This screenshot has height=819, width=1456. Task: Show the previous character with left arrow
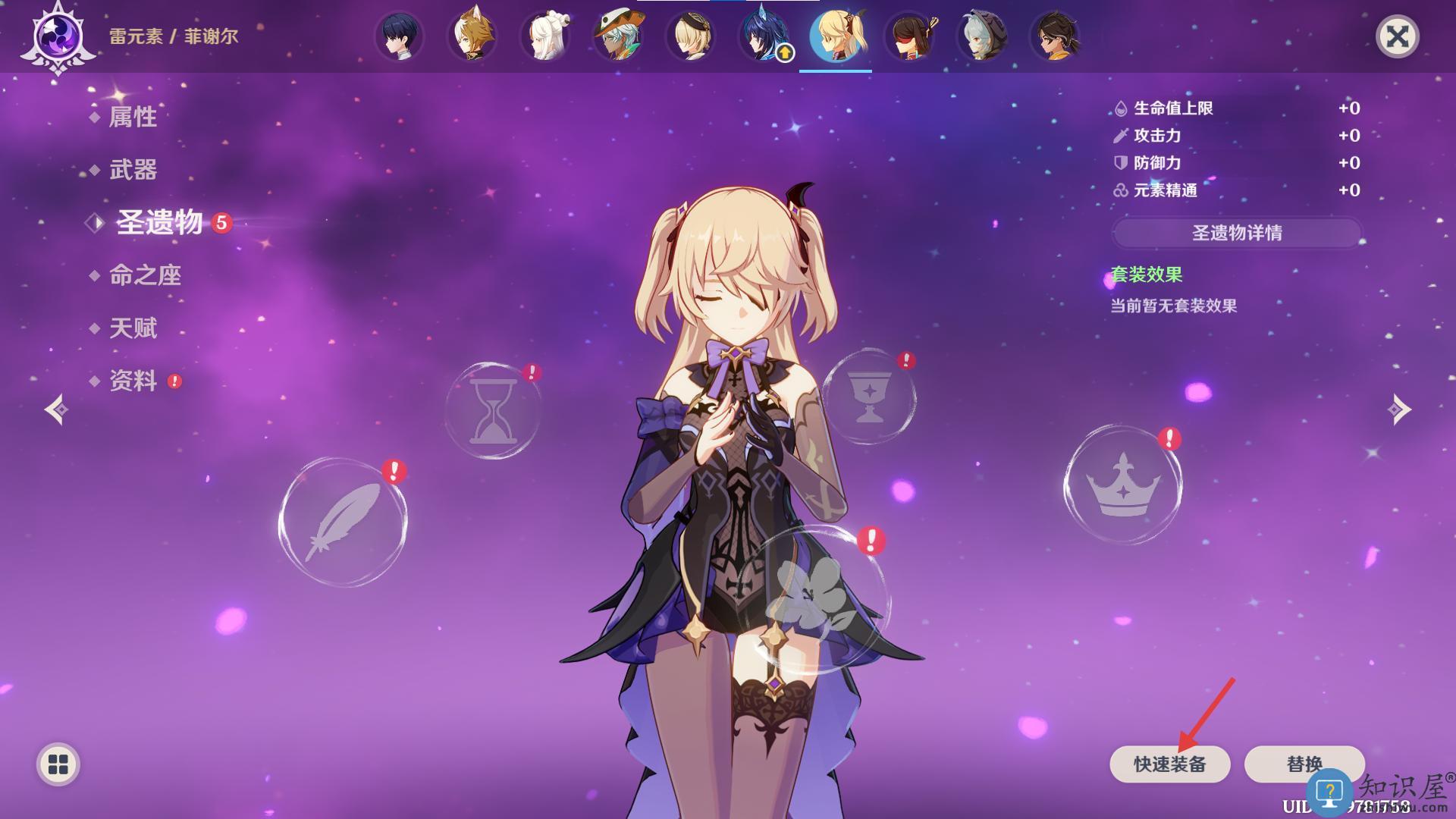[57, 409]
